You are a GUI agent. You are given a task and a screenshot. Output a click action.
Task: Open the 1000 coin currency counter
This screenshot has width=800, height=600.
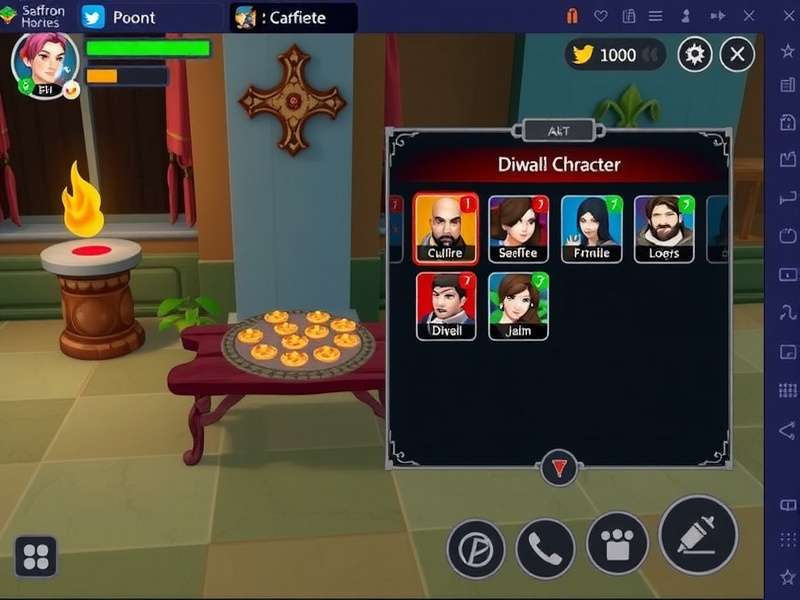615,54
